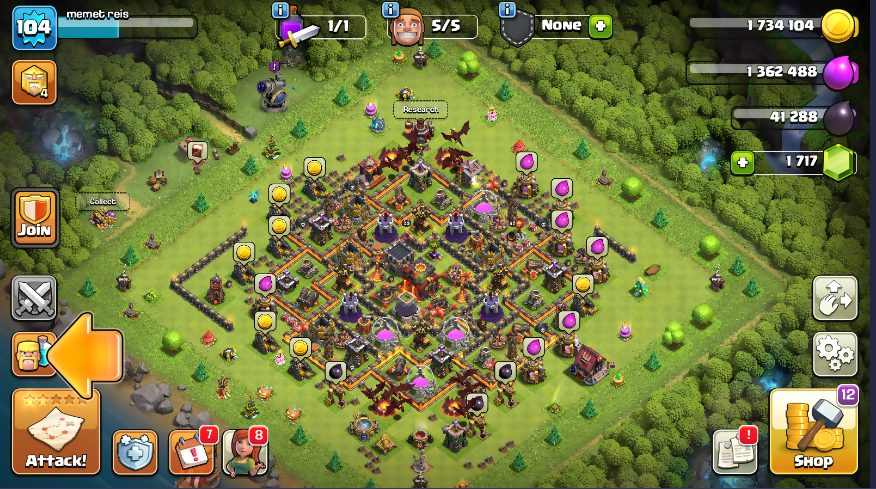Show info for the shield status
876x489 pixels.
point(507,9)
